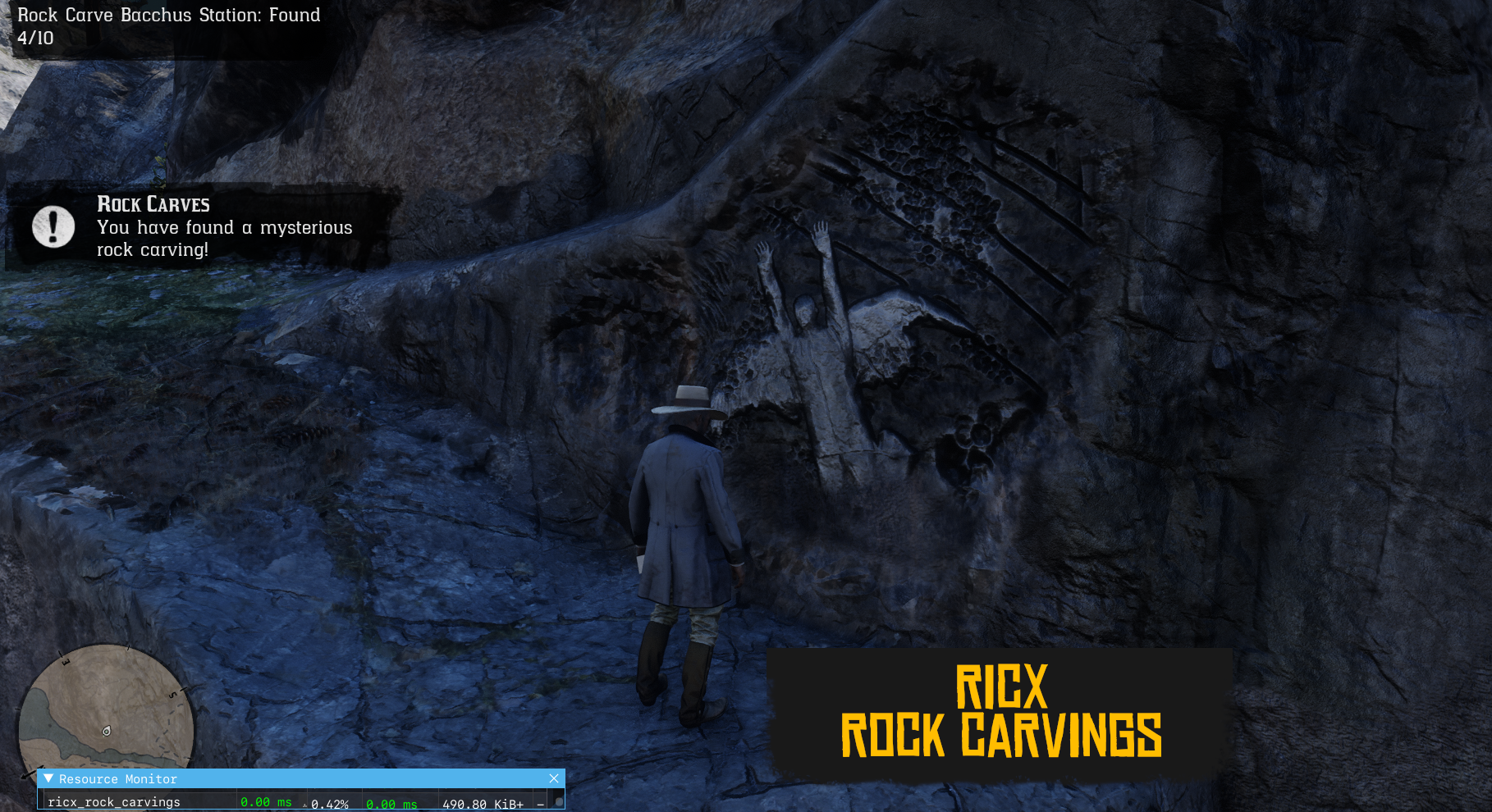Click the player position arrow on the minimap
The width and height of the screenshot is (1492, 812).
tap(107, 730)
